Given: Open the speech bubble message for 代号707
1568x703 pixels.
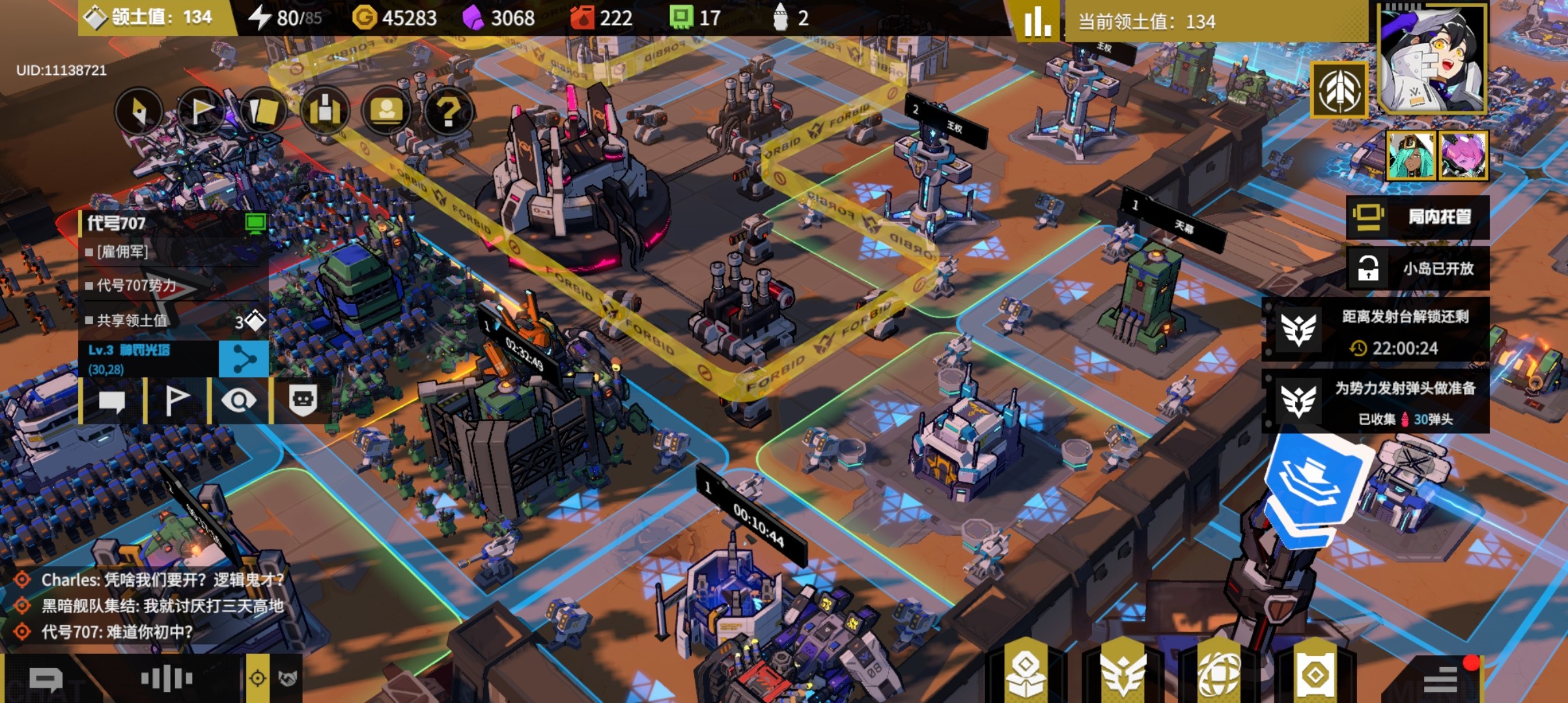Looking at the screenshot, I should pos(111,400).
